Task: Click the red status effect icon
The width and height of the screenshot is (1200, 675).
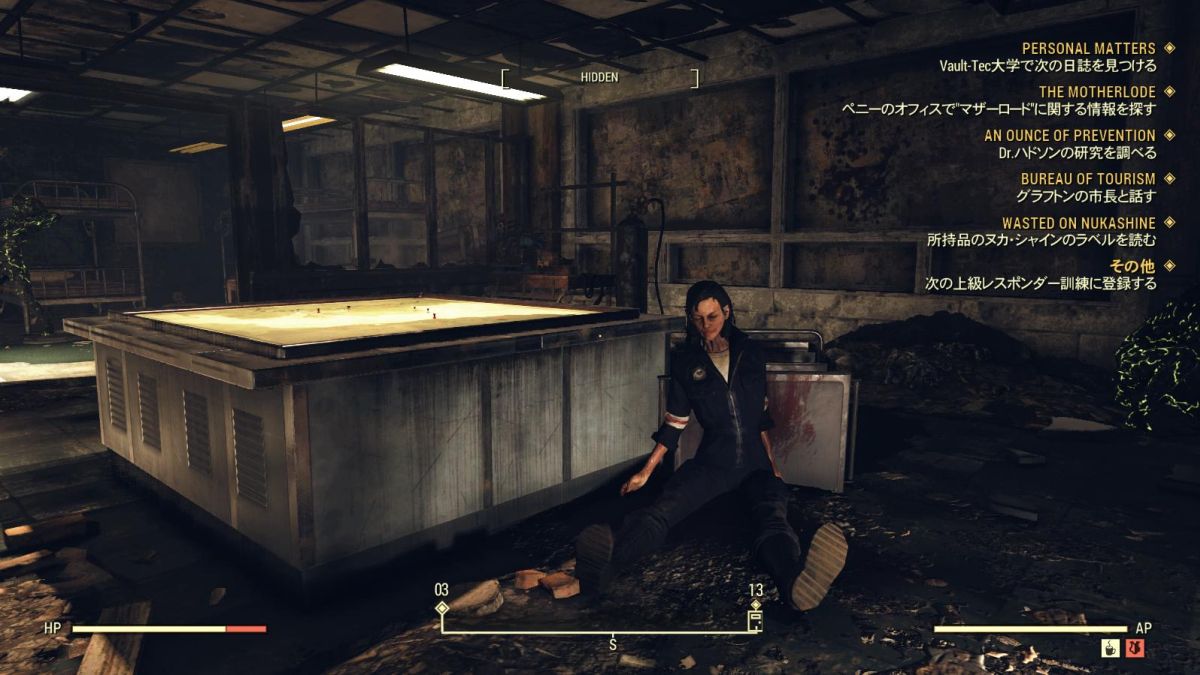Action: pyautogui.click(x=1135, y=649)
